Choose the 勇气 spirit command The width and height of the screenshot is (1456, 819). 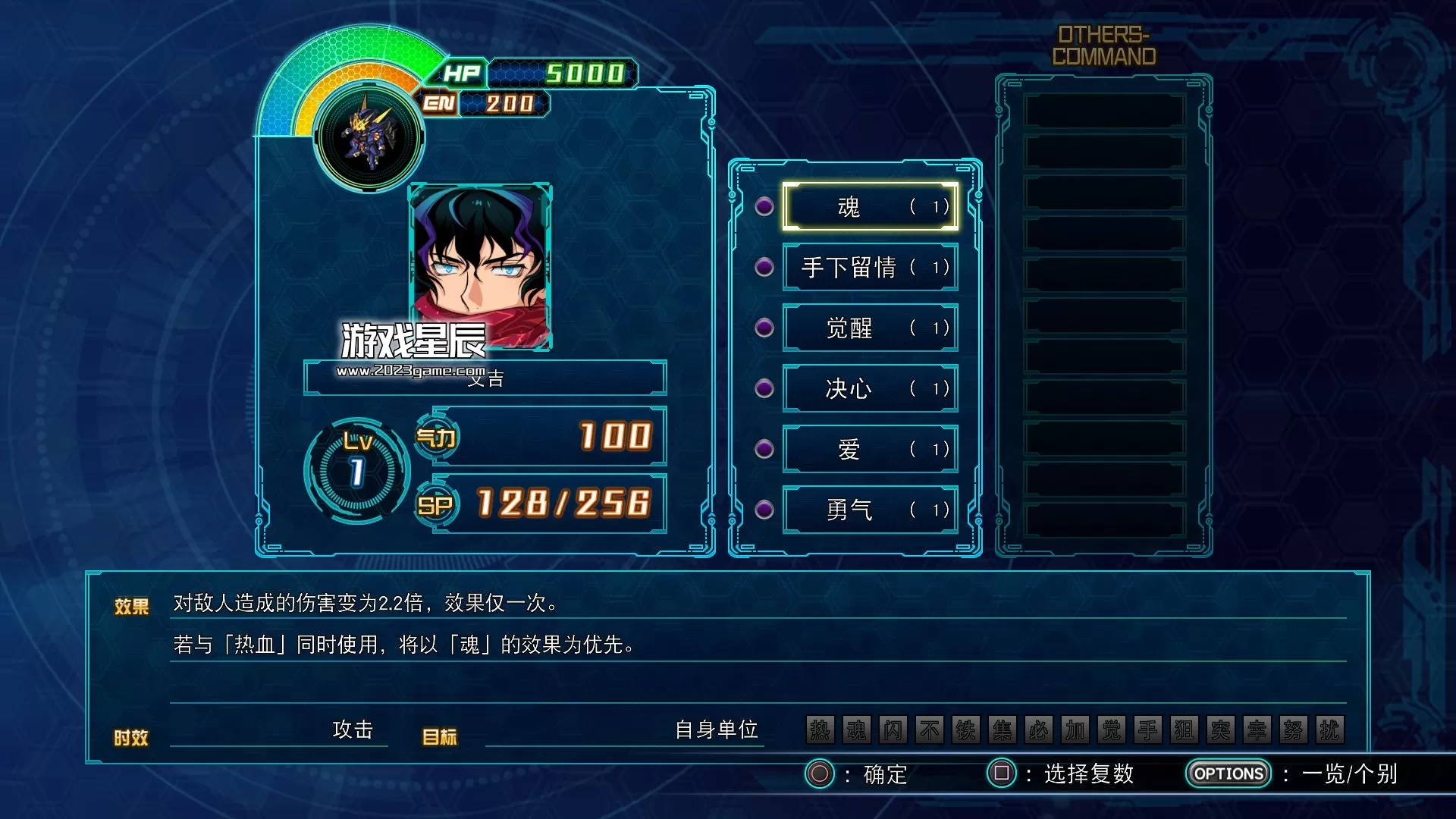pos(870,510)
